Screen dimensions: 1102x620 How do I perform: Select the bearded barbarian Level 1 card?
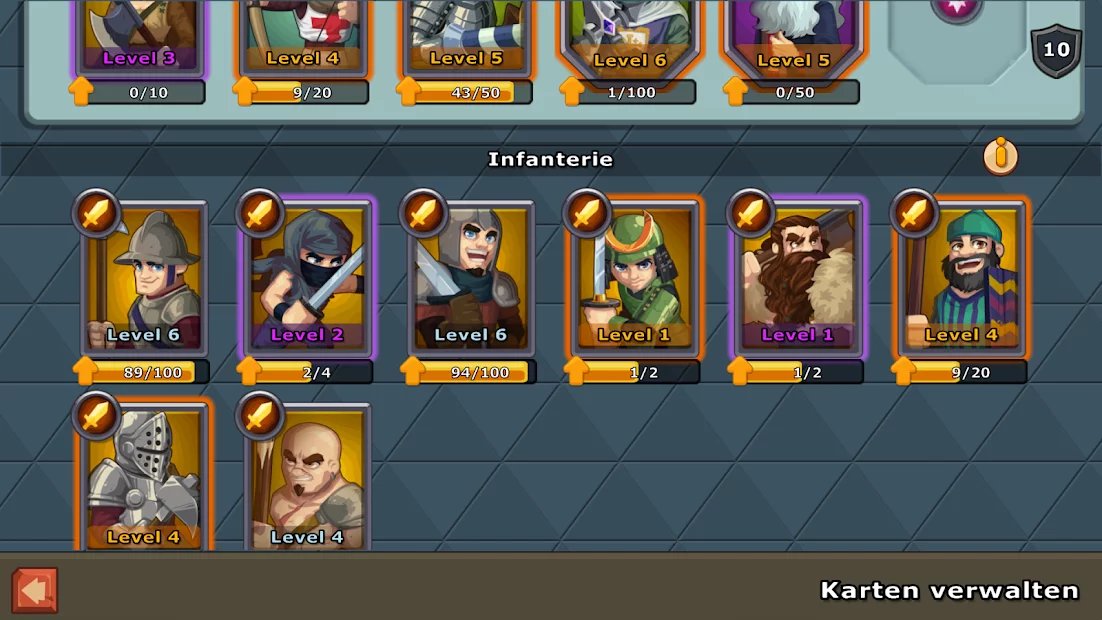pyautogui.click(x=798, y=280)
